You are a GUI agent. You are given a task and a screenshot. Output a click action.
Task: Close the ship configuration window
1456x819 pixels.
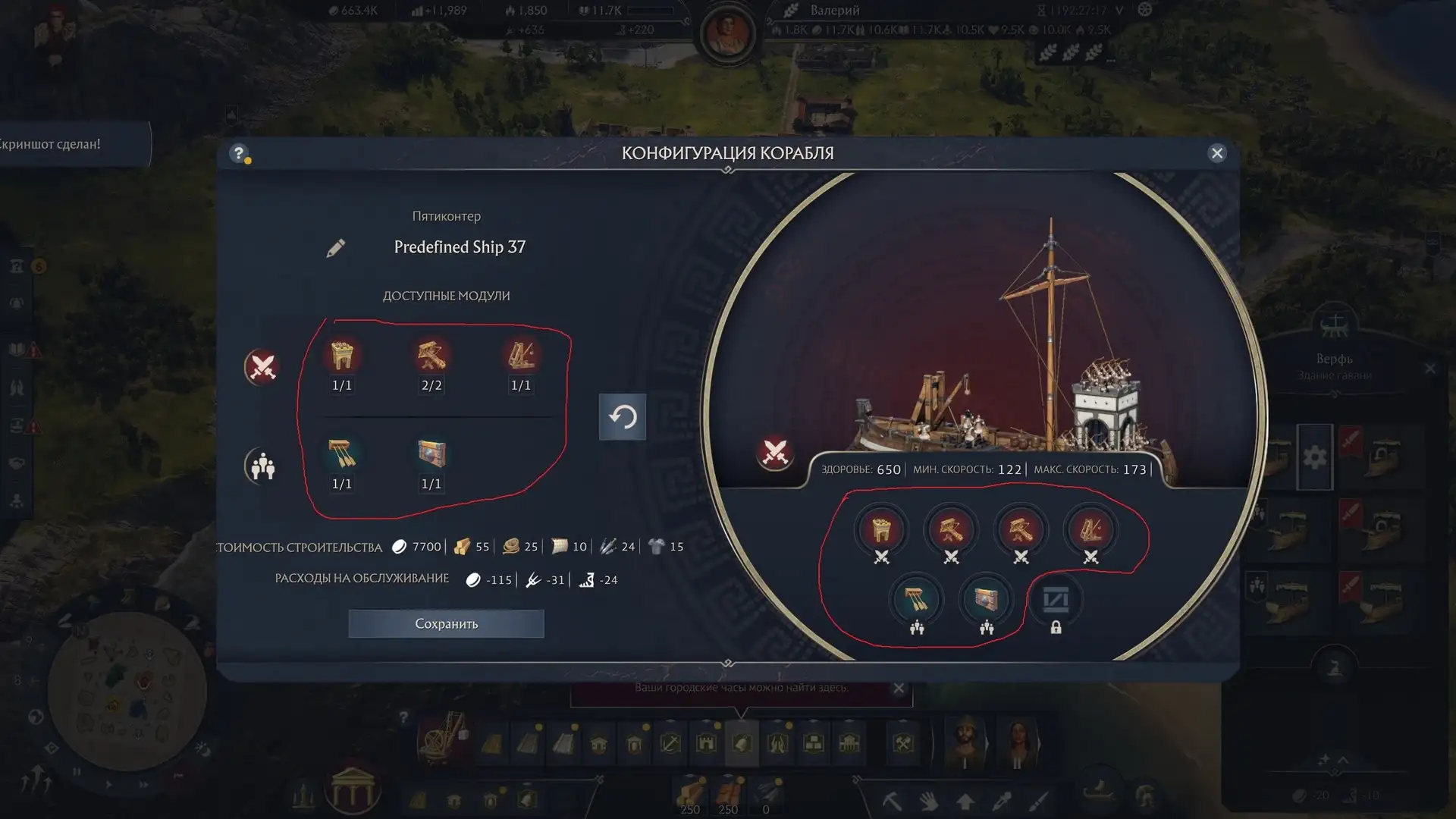pos(1217,153)
